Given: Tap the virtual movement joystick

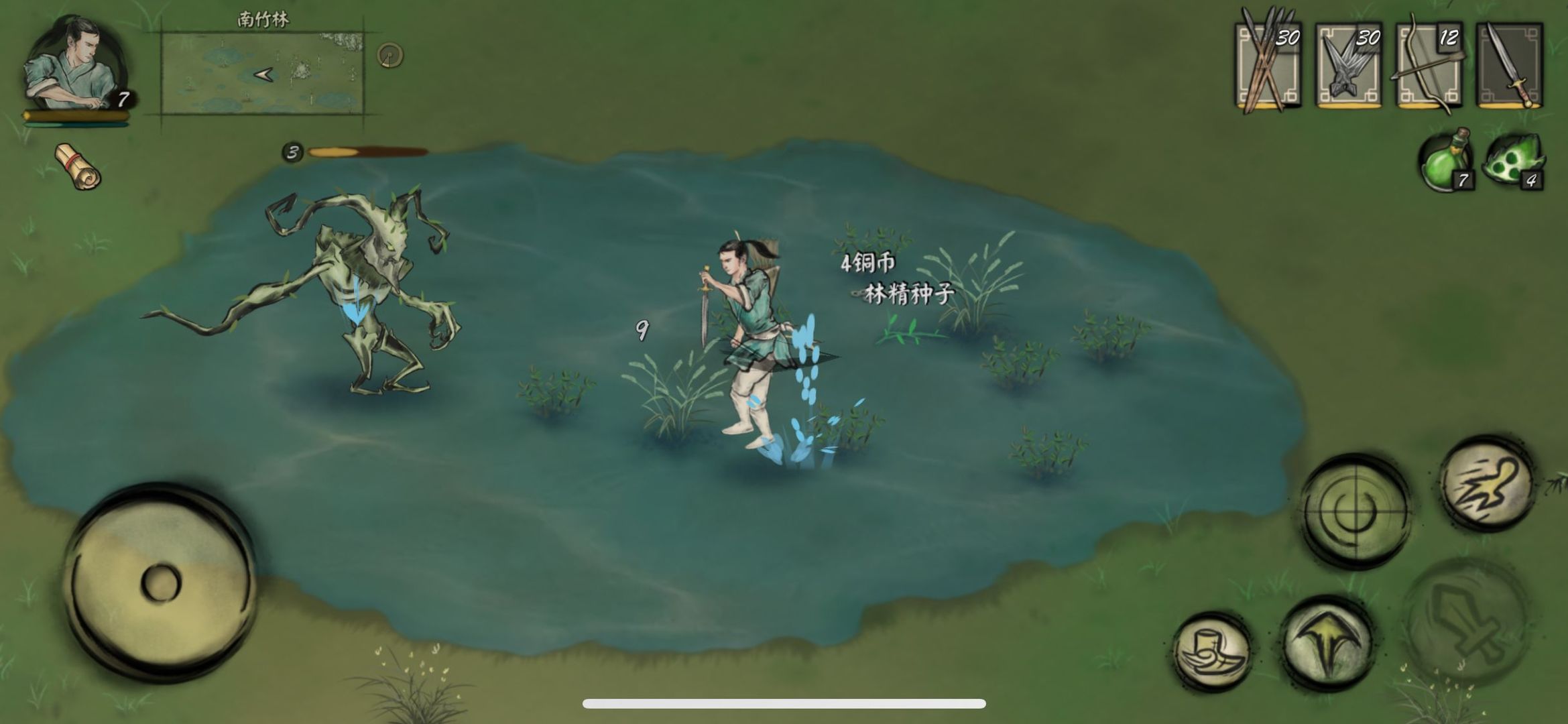Looking at the screenshot, I should pyautogui.click(x=160, y=582).
